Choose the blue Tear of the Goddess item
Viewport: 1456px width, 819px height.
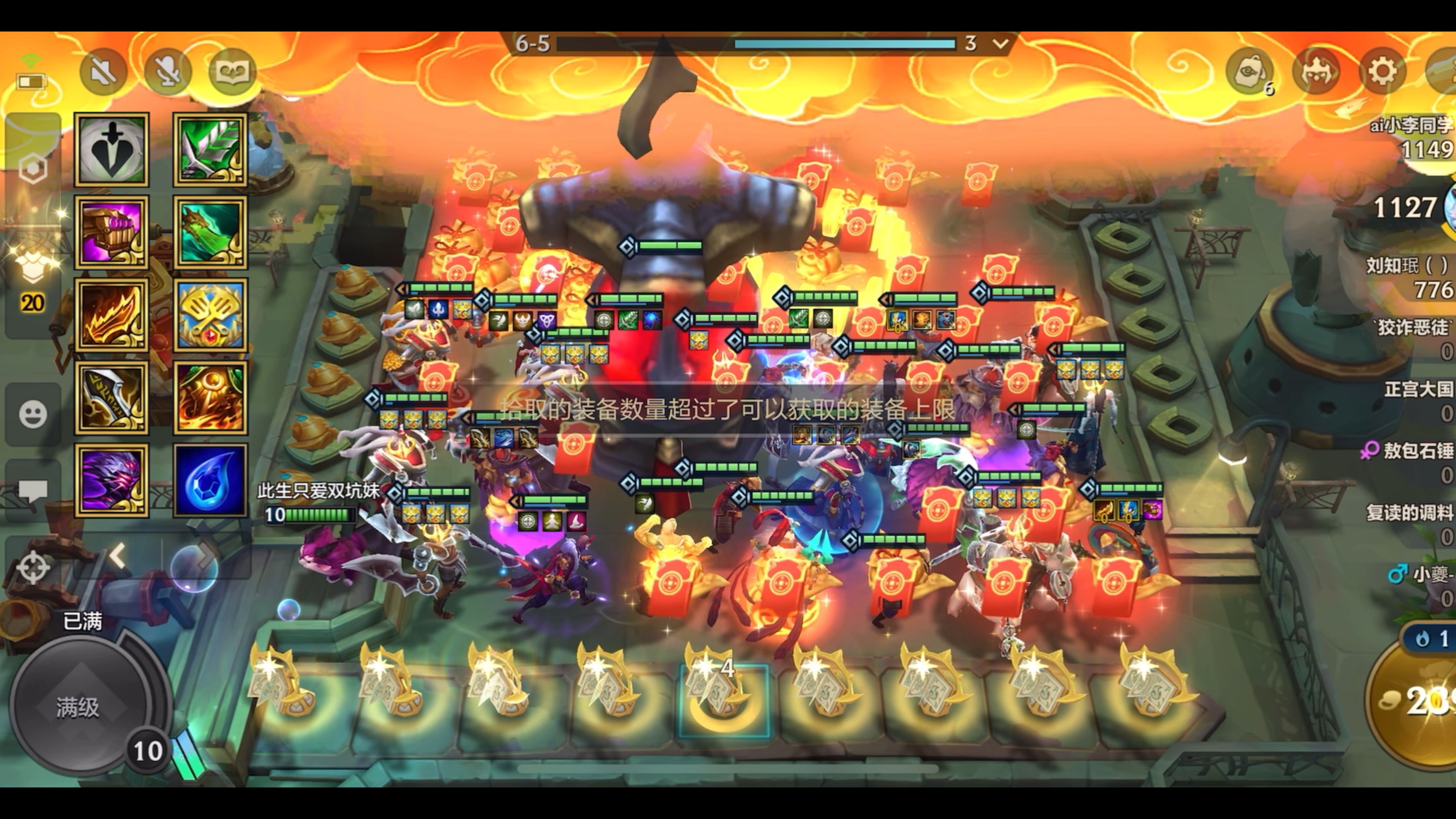tap(210, 480)
